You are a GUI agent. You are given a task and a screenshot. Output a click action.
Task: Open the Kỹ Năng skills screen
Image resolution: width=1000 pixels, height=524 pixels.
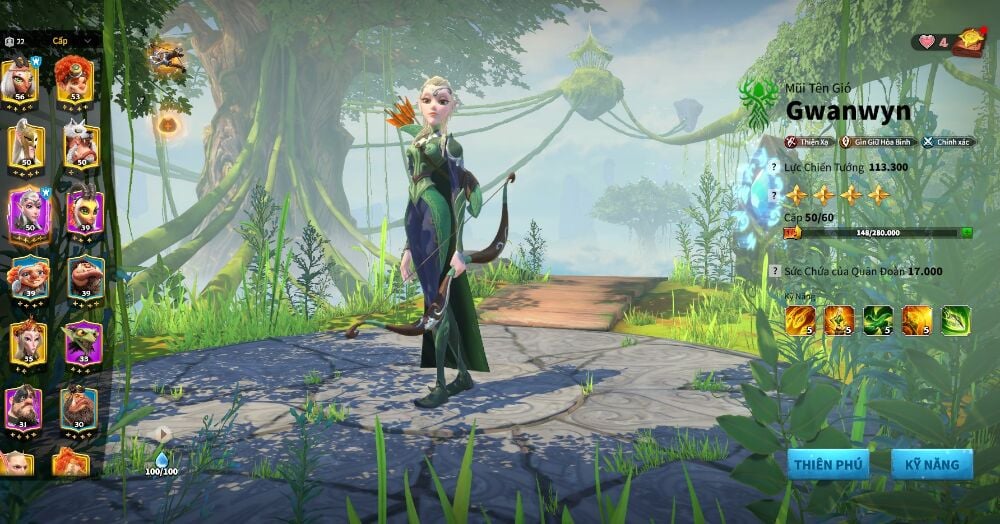pos(932,463)
